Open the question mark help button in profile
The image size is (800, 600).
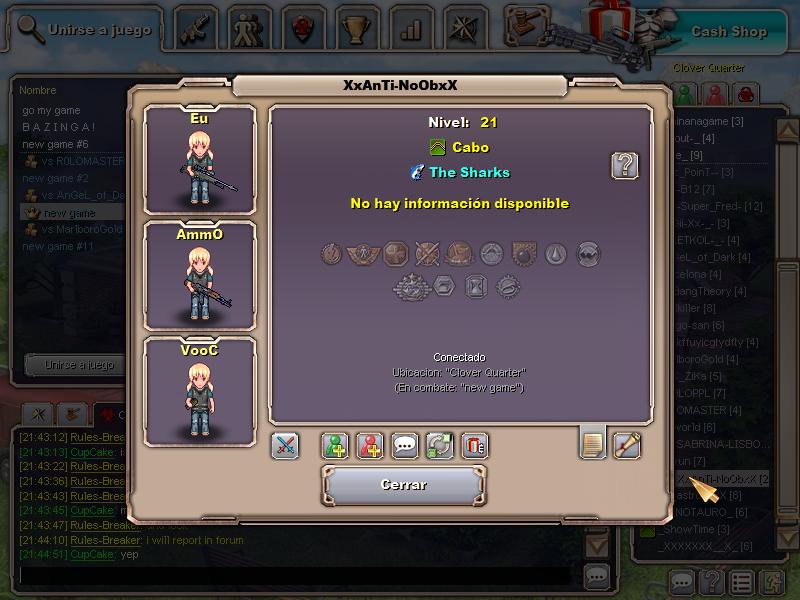pos(625,165)
